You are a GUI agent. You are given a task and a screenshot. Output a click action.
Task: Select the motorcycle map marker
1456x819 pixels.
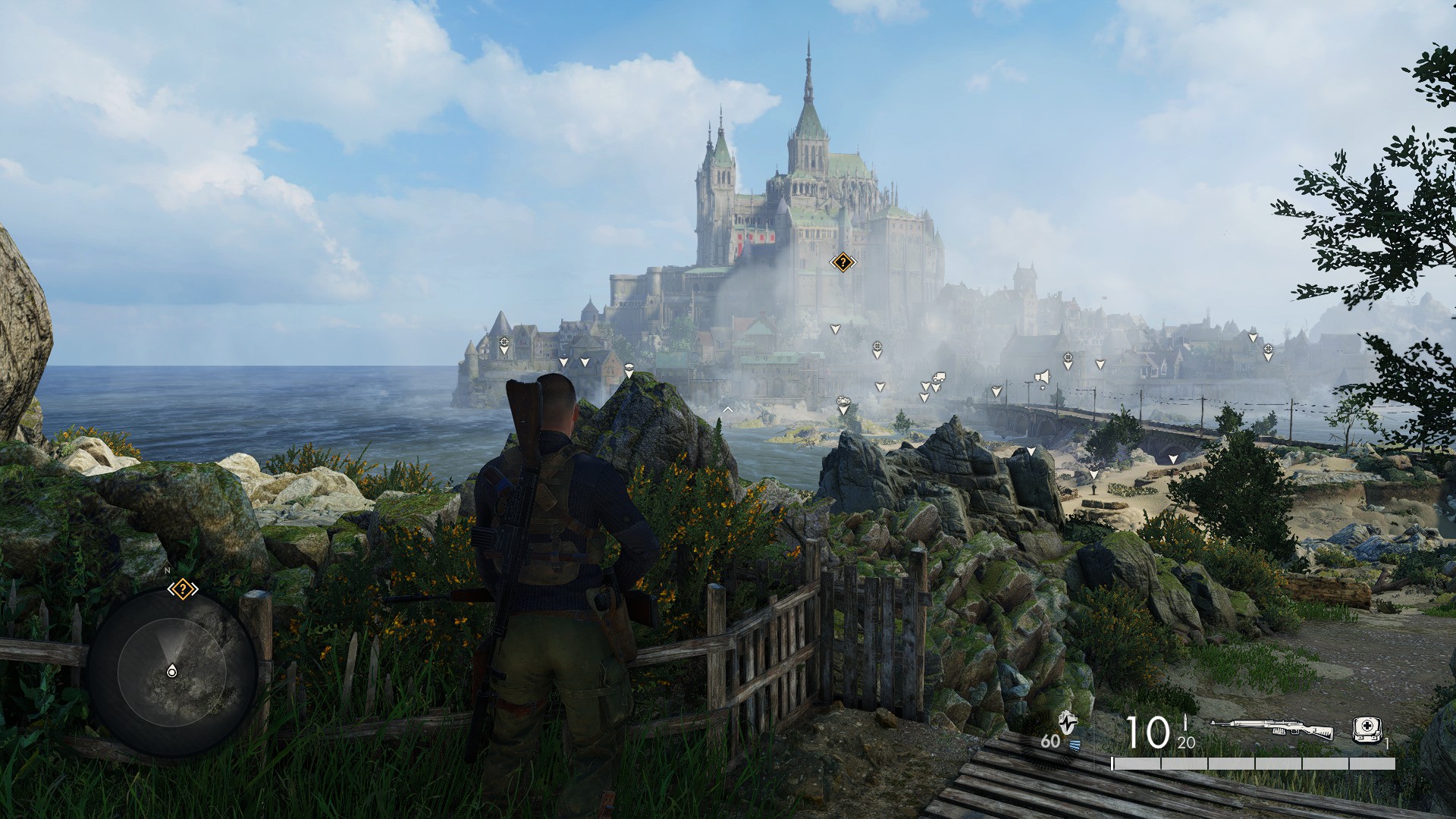pos(843,400)
